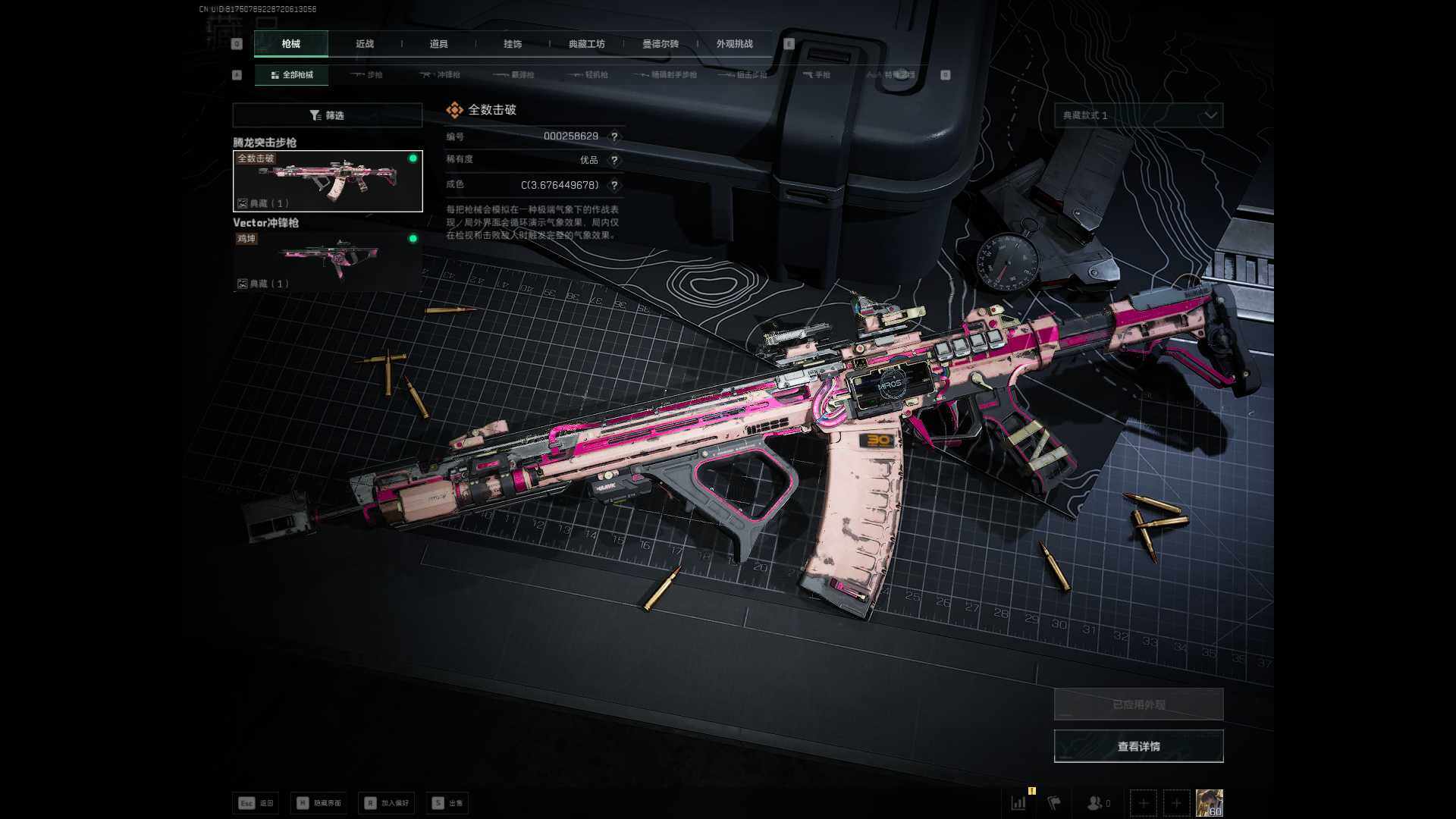The width and height of the screenshot is (1456, 819).
Task: Go to the 典藏工坊 tab
Action: pyautogui.click(x=586, y=44)
